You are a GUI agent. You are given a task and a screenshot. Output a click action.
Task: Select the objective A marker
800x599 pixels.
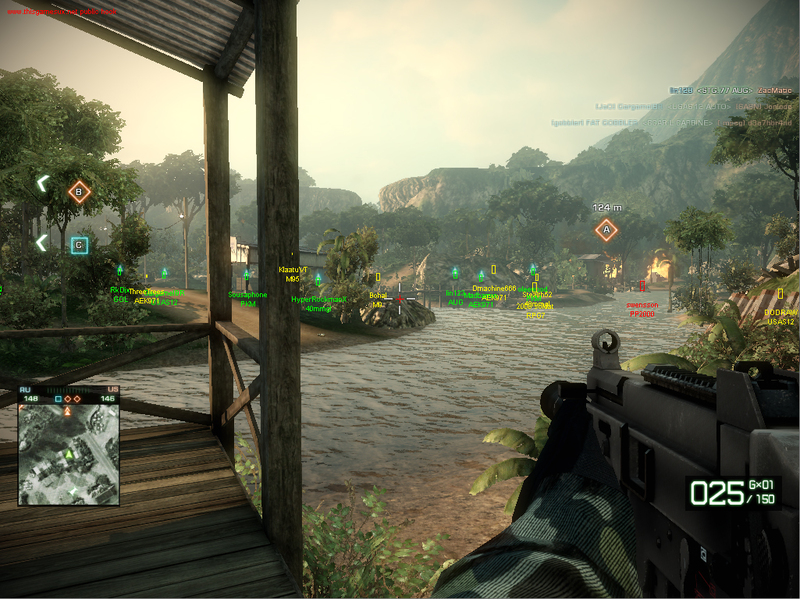click(604, 230)
